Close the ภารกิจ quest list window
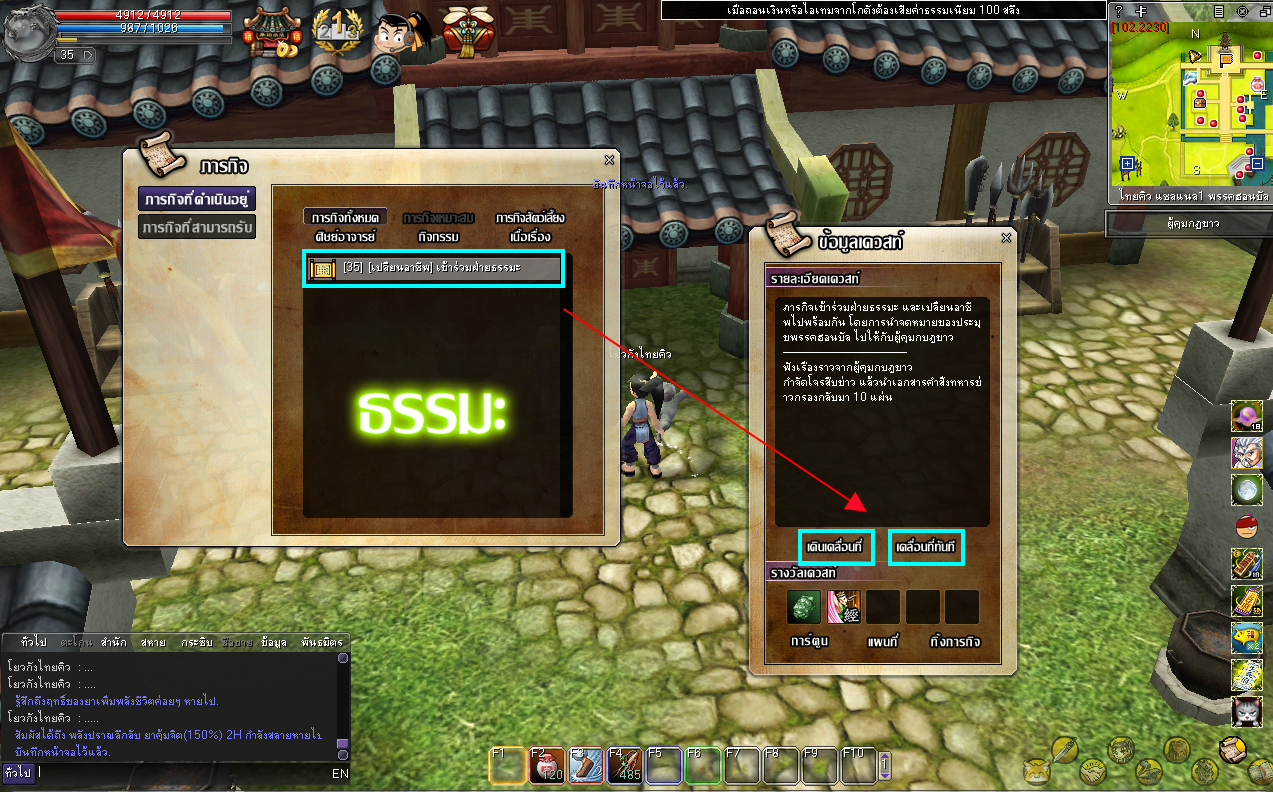The height and width of the screenshot is (792, 1273). [x=609, y=160]
